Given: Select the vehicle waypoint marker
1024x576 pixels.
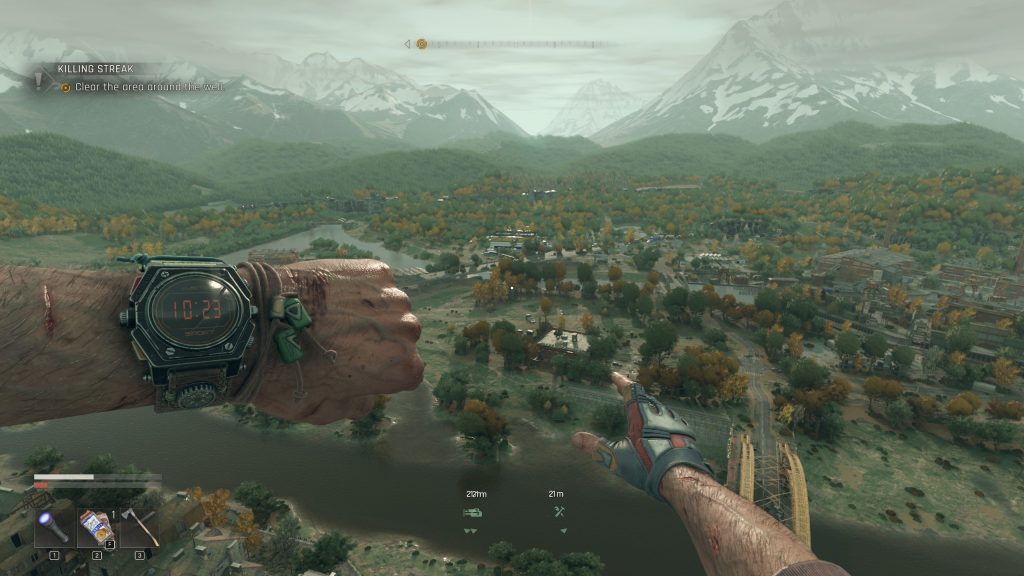Looking at the screenshot, I should tap(472, 512).
